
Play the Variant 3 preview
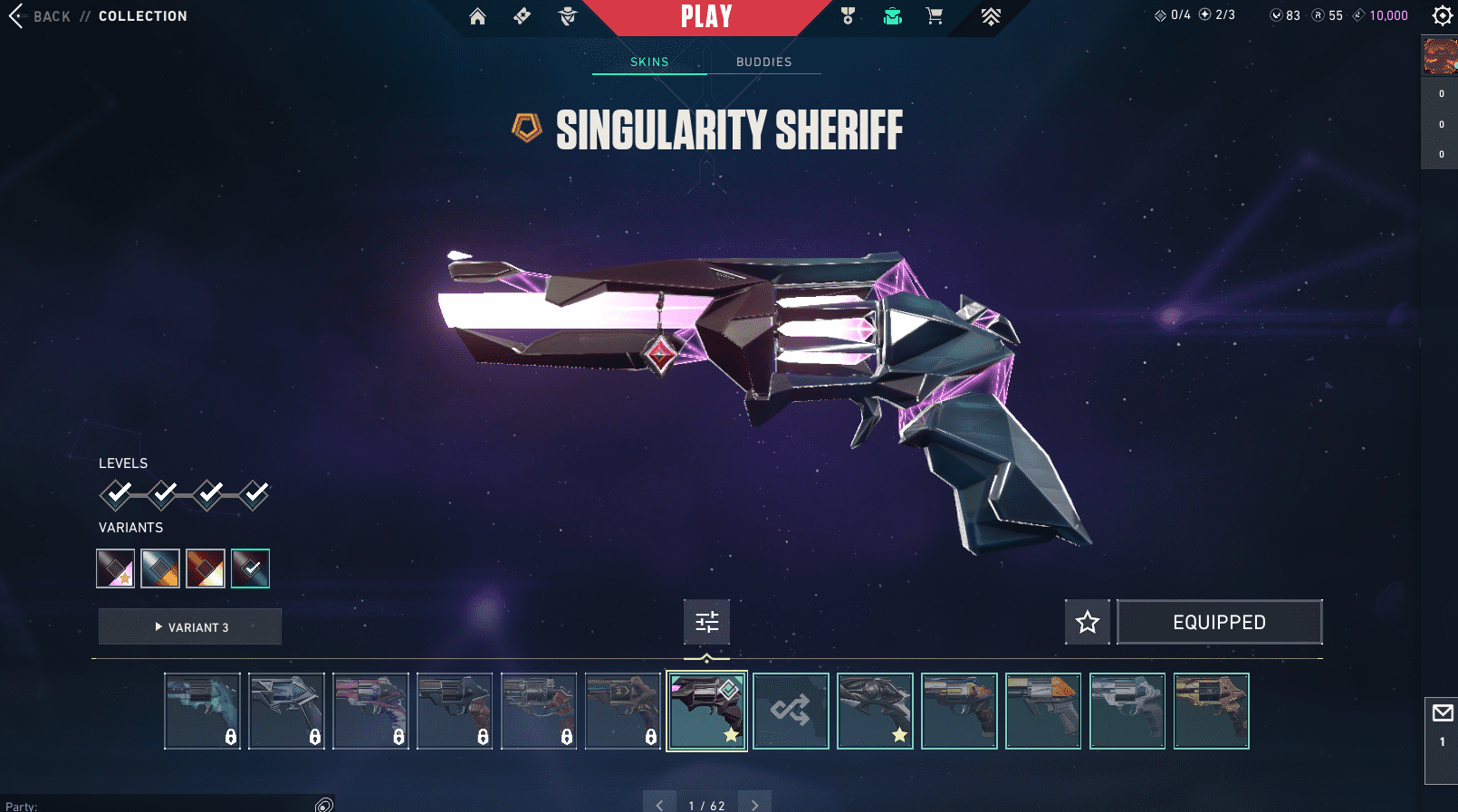[190, 626]
